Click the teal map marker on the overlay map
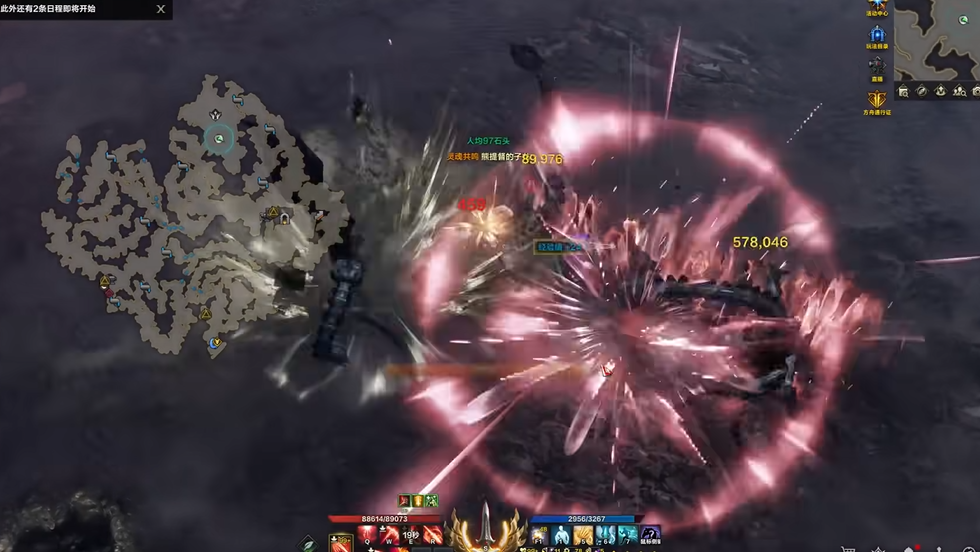The width and height of the screenshot is (980, 552). click(x=219, y=139)
